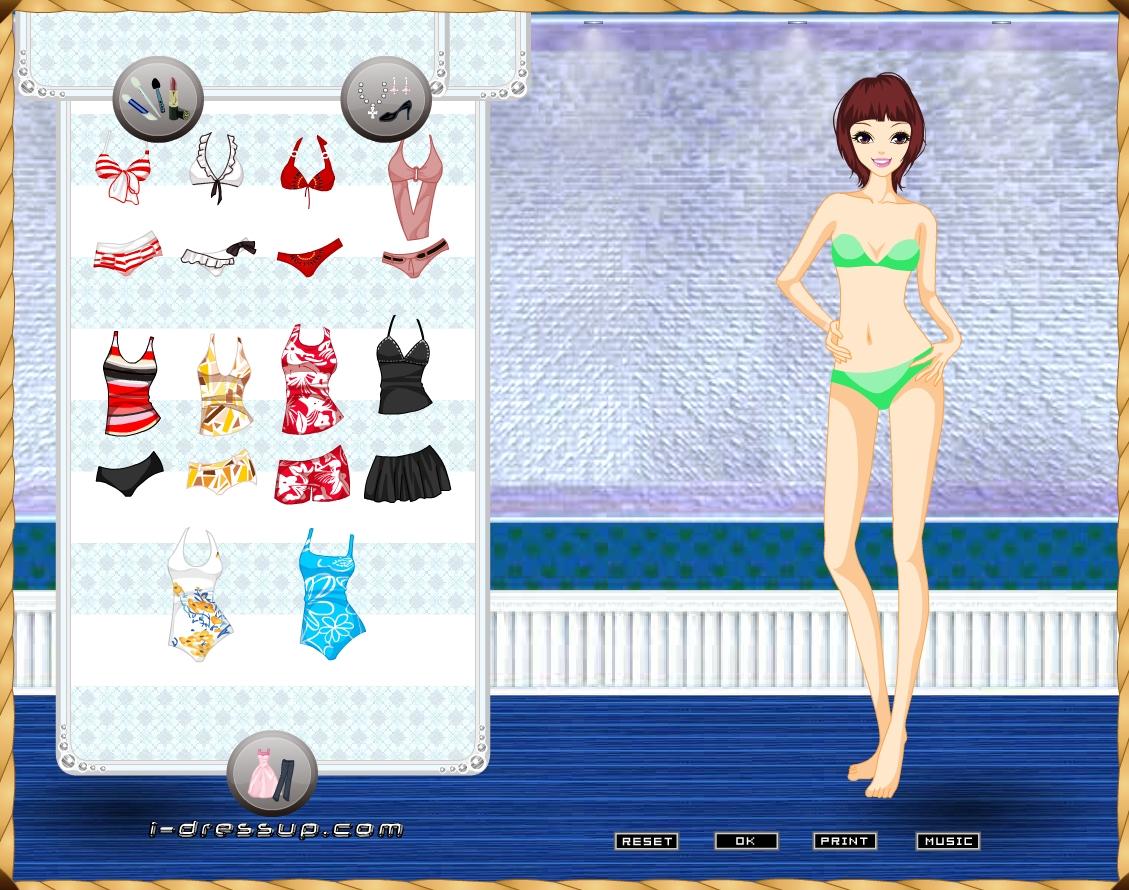Viewport: 1129px width, 890px height.
Task: Choose the red striped tankini top
Action: pyautogui.click(x=129, y=384)
